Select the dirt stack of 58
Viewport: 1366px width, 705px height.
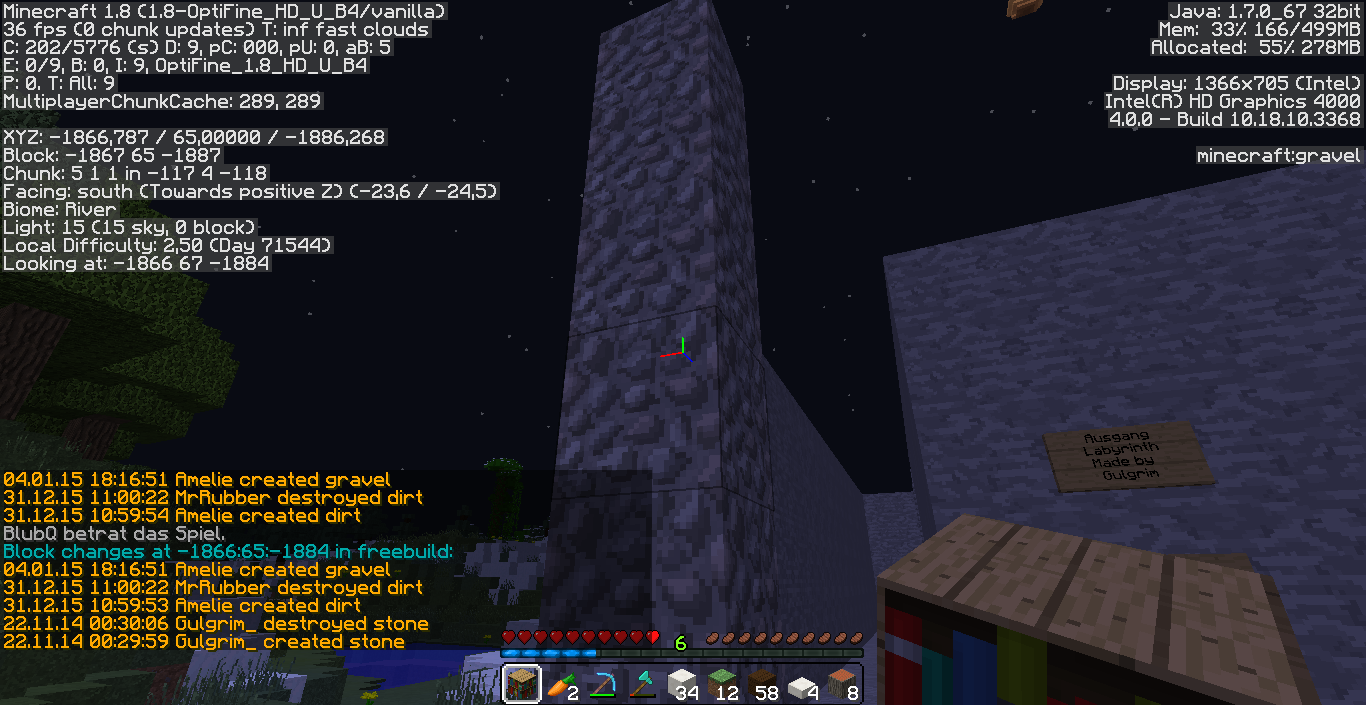coord(762,684)
